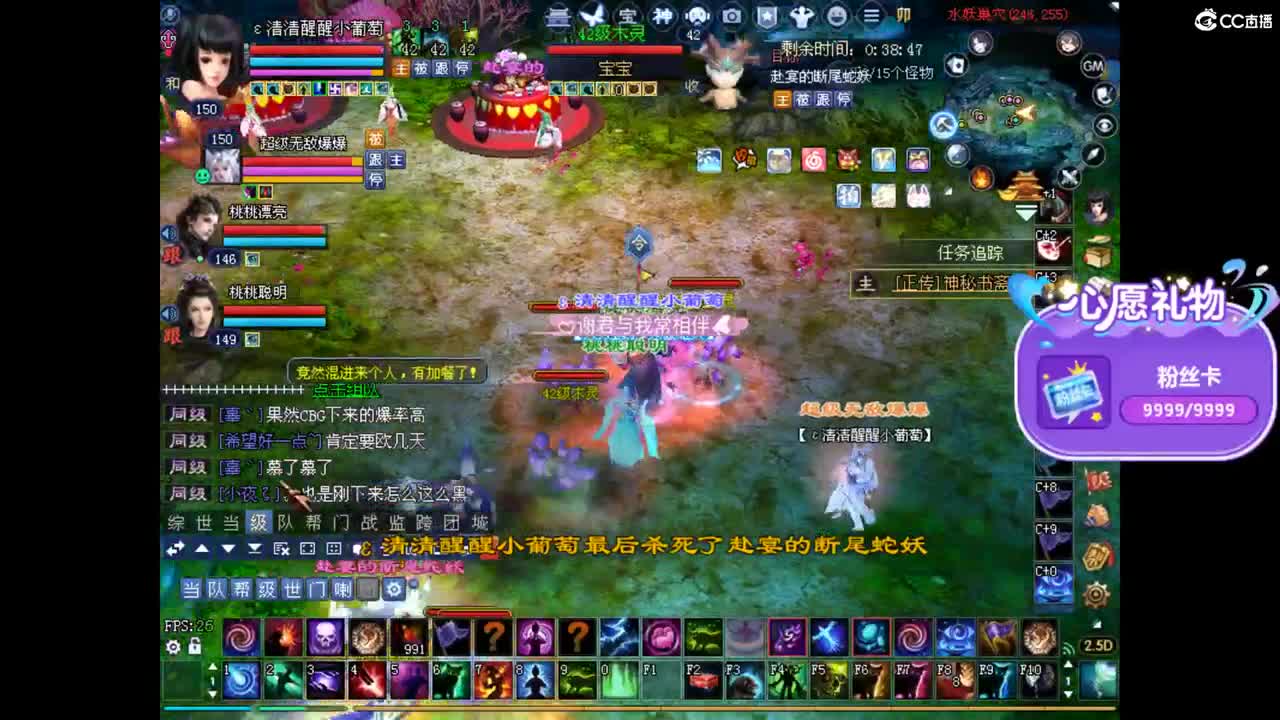Open the 宝 treasure panel icon at top
1280x720 pixels.
point(628,16)
